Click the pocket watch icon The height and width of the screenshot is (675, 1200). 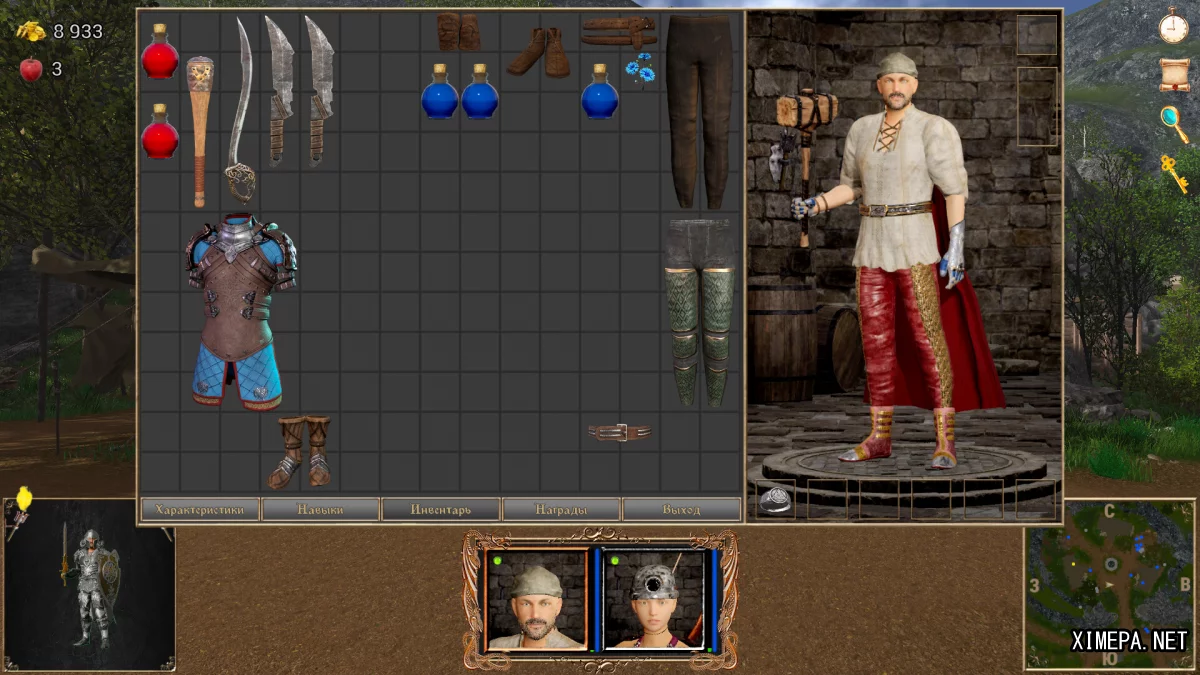[1174, 26]
